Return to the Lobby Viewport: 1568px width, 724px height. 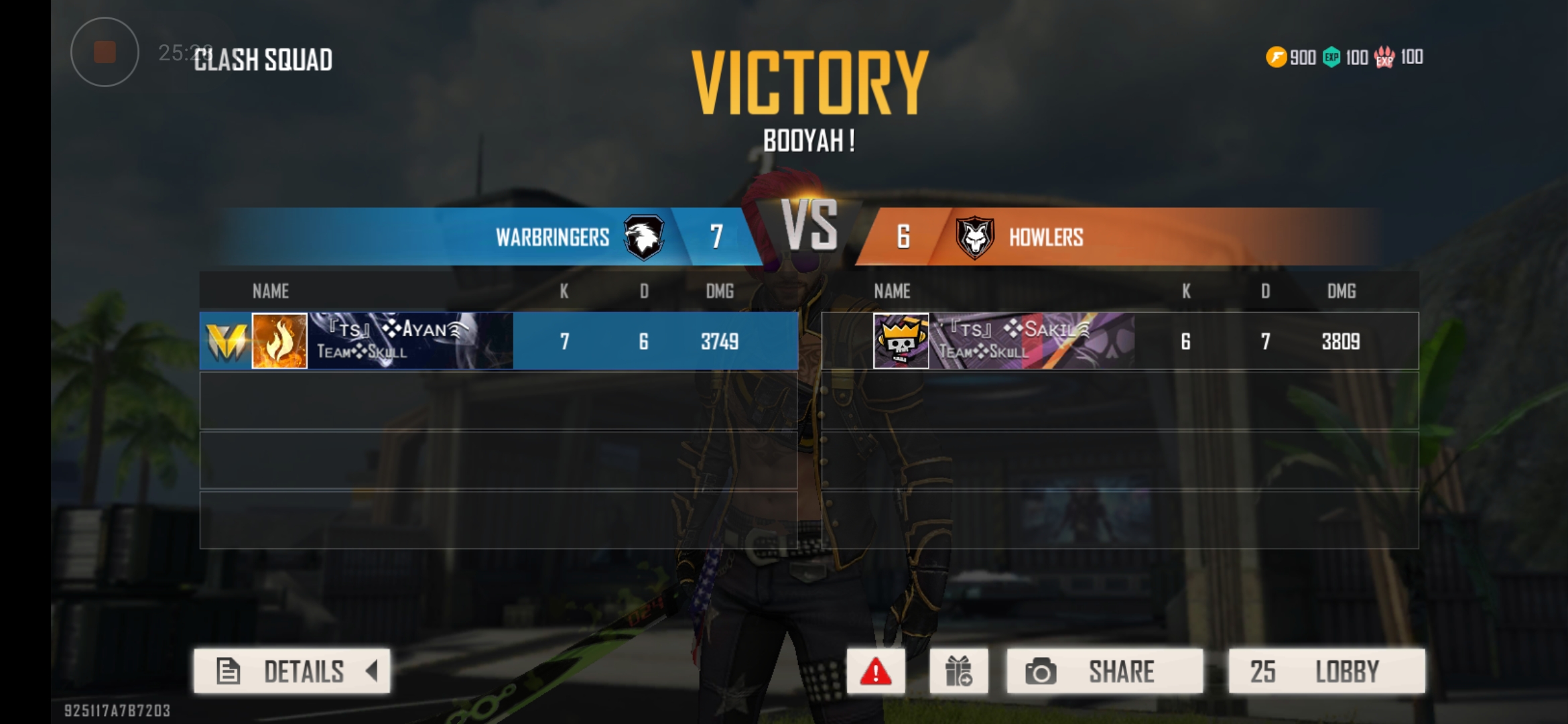(x=1326, y=671)
